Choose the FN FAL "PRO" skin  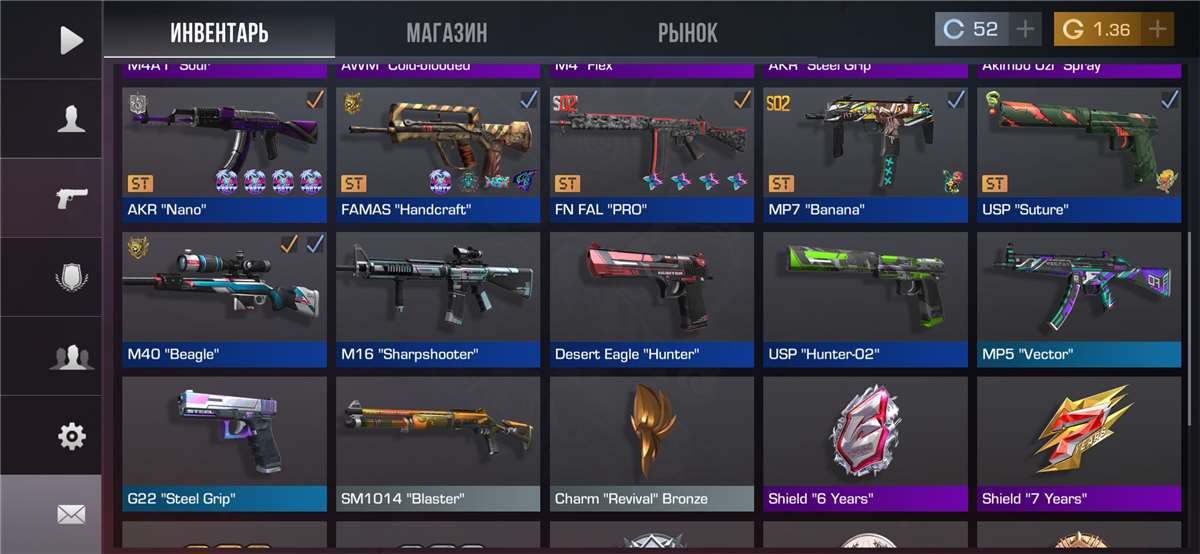(x=652, y=152)
